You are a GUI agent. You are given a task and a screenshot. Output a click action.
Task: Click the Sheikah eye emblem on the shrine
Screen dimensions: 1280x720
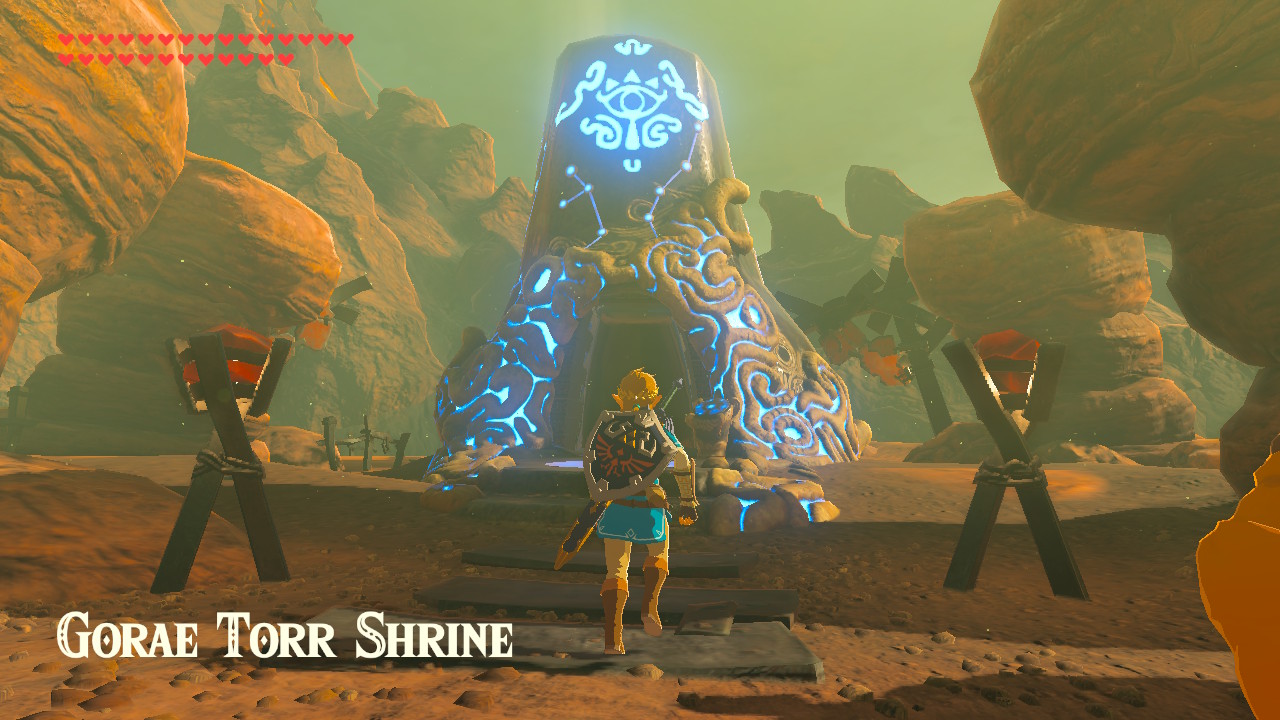pos(628,102)
